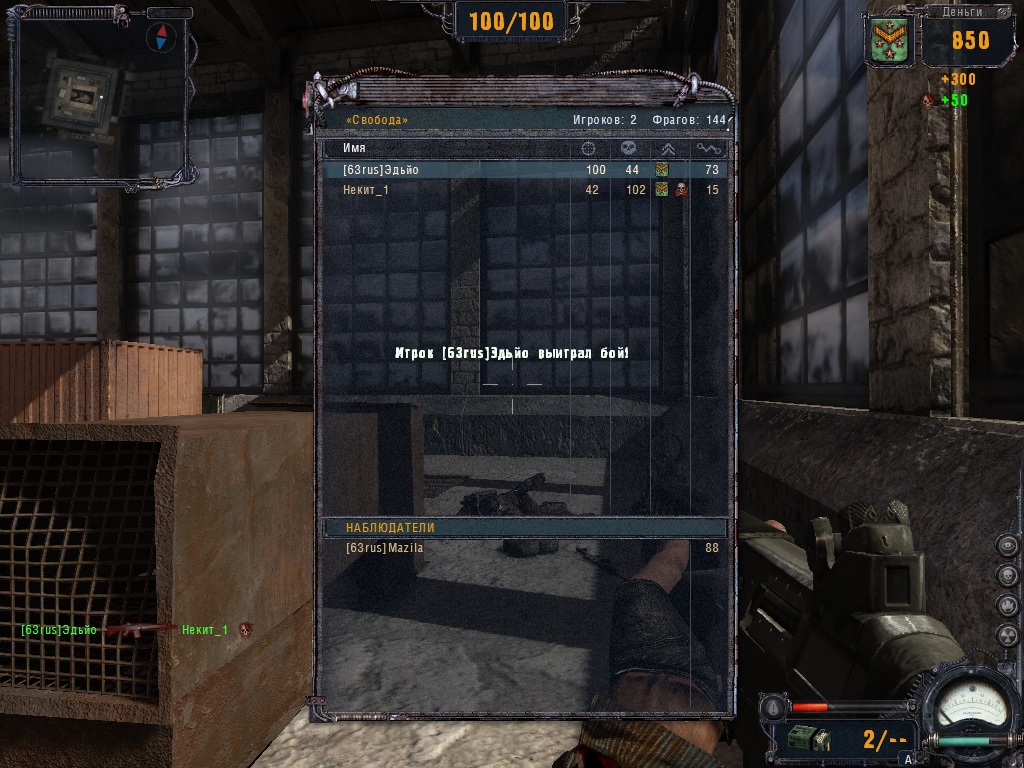Click the skull deaths column header
The image size is (1024, 768).
tap(628, 148)
